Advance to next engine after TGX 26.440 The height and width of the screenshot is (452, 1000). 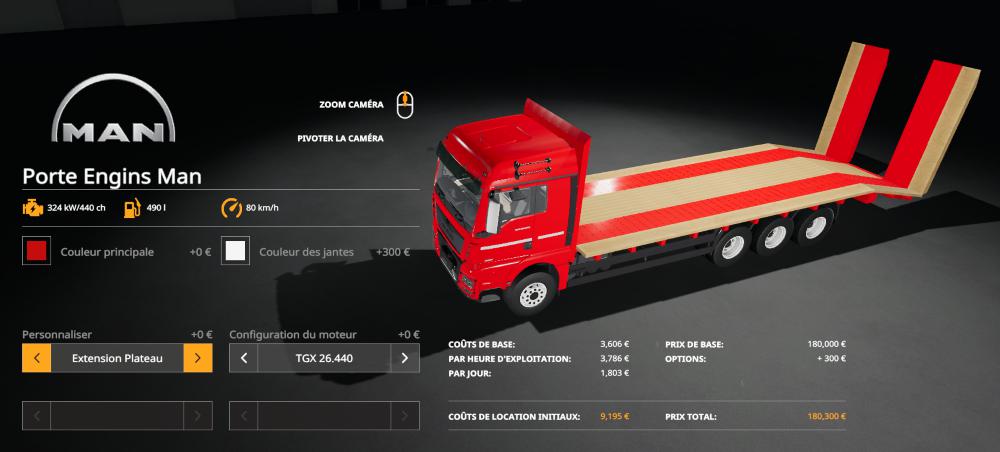tap(405, 358)
